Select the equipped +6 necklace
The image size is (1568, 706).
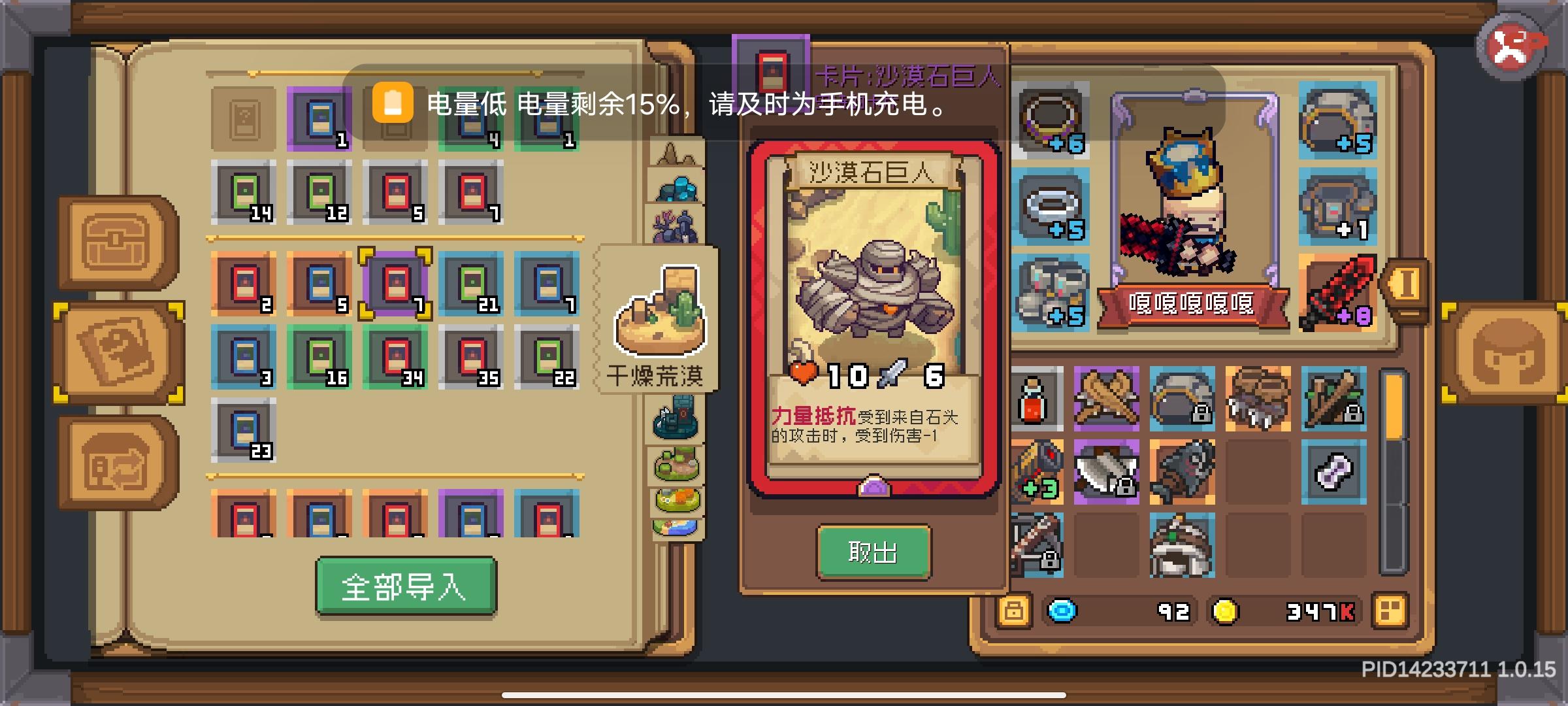pyautogui.click(x=1051, y=118)
